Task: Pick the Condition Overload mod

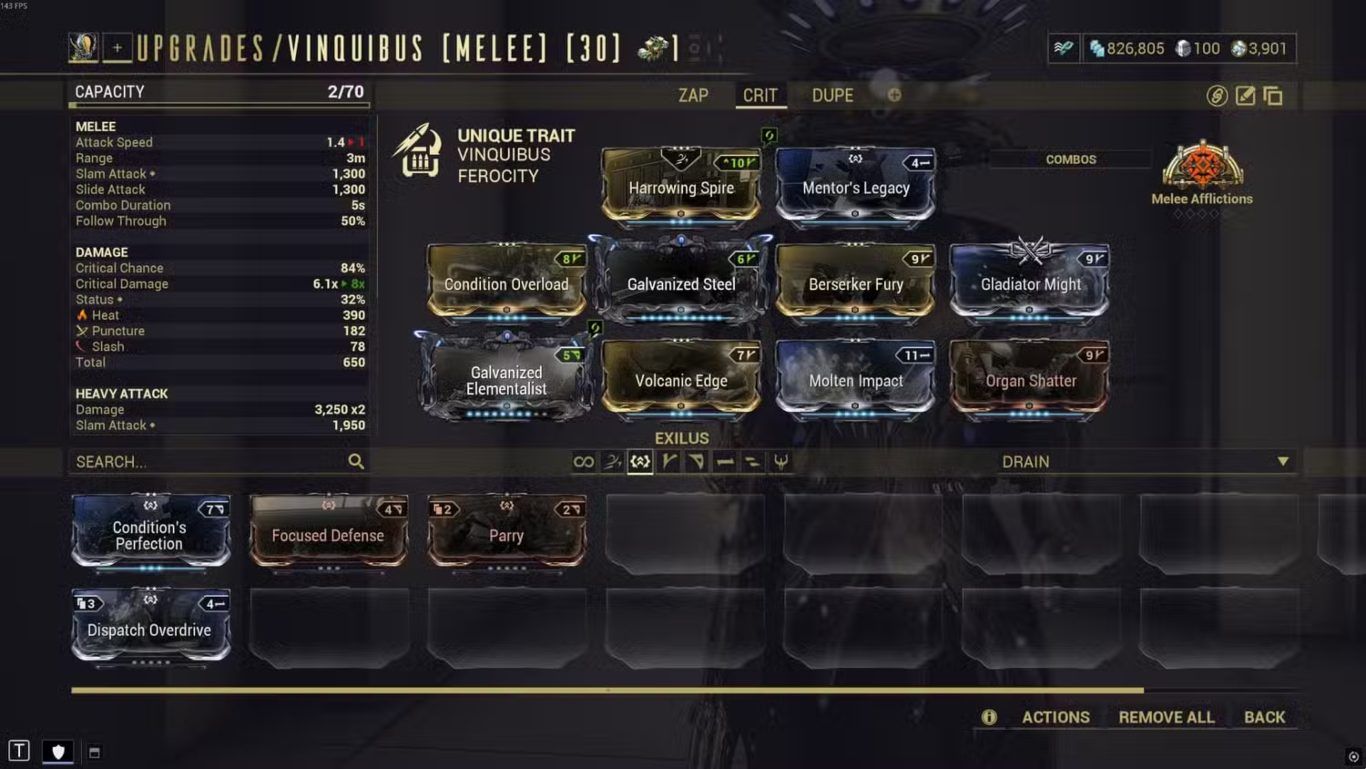Action: [506, 283]
